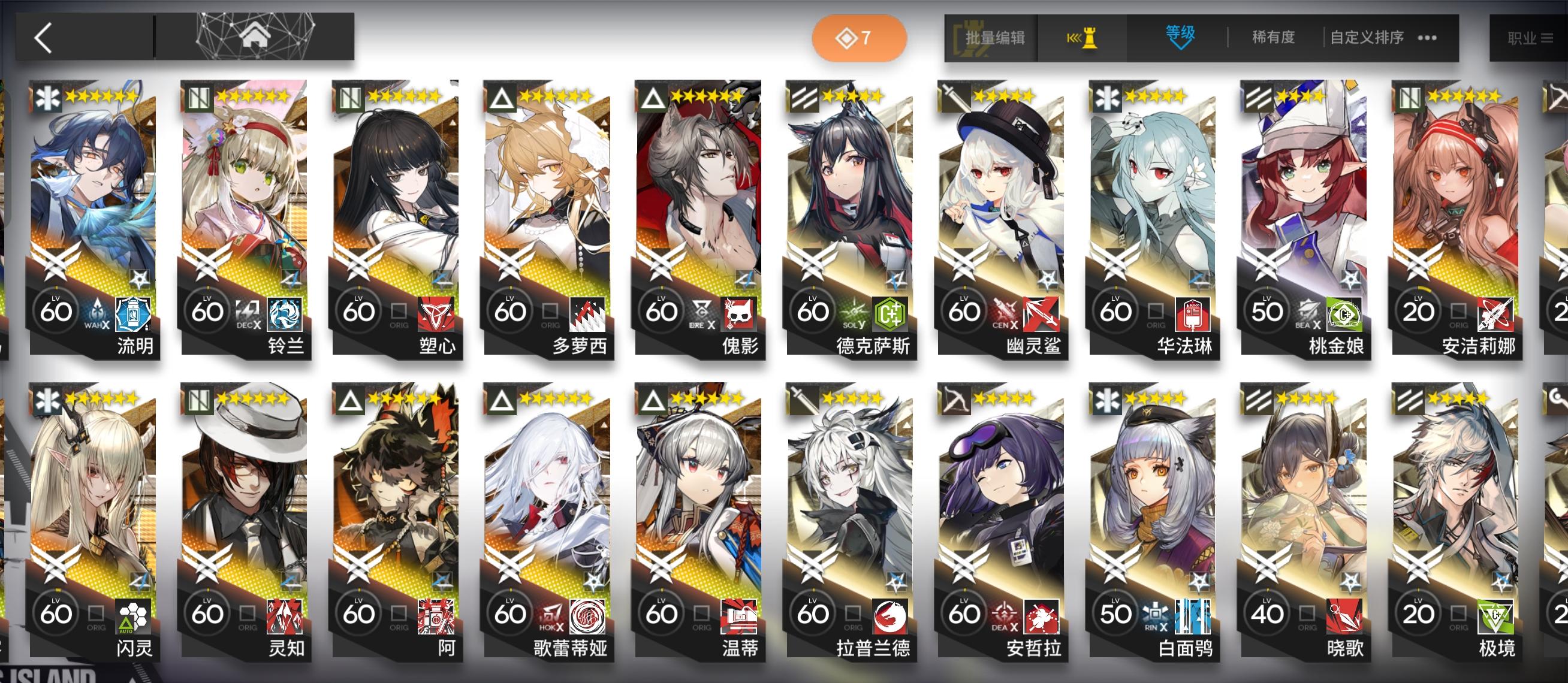Viewport: 1568px width, 683px height.
Task: Switch to the 稀有度 rarity sort tab
Action: coord(1272,37)
